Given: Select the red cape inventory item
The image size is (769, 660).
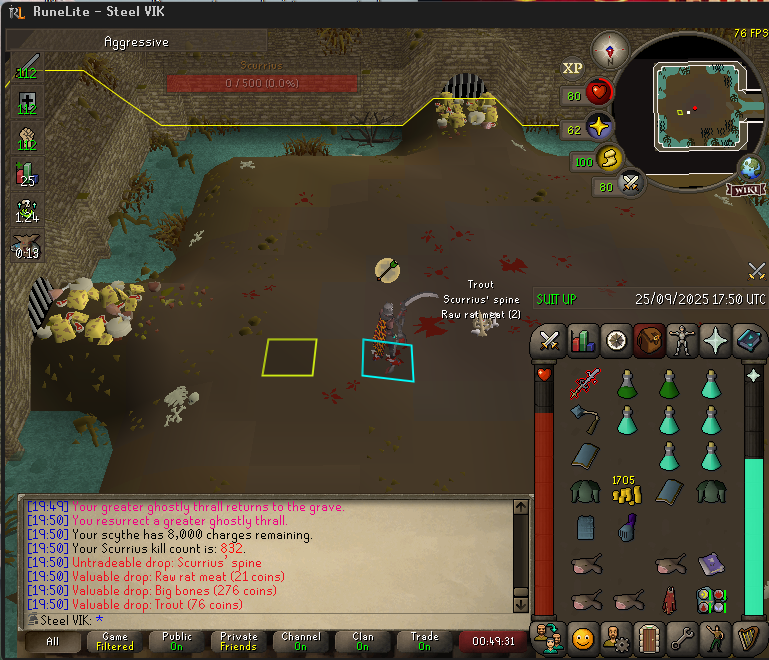Looking at the screenshot, I should click(669, 601).
